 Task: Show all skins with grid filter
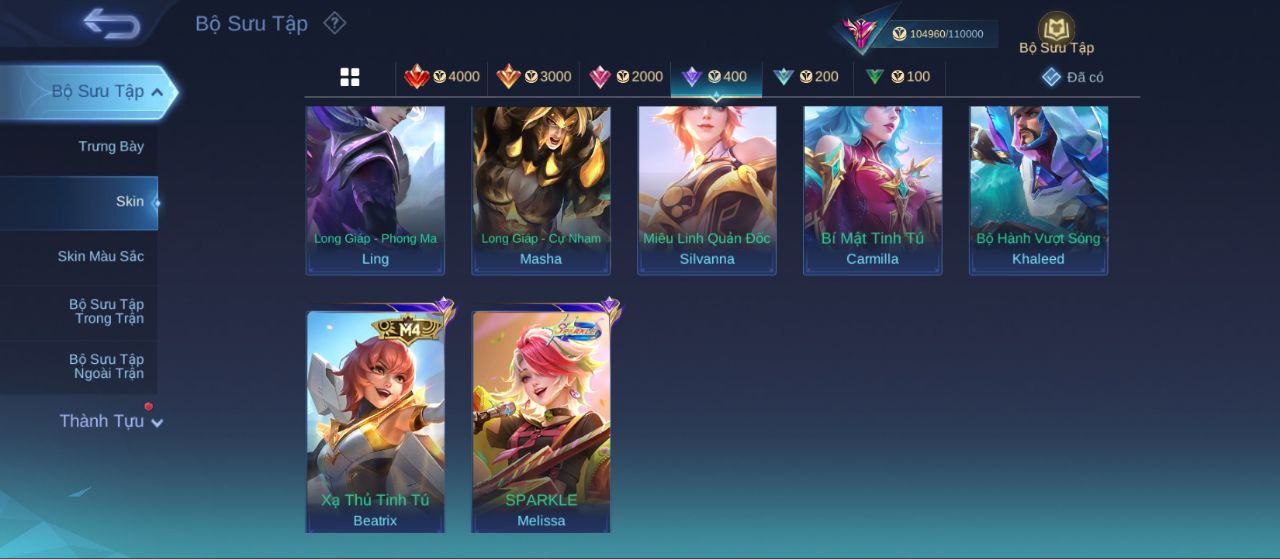350,77
